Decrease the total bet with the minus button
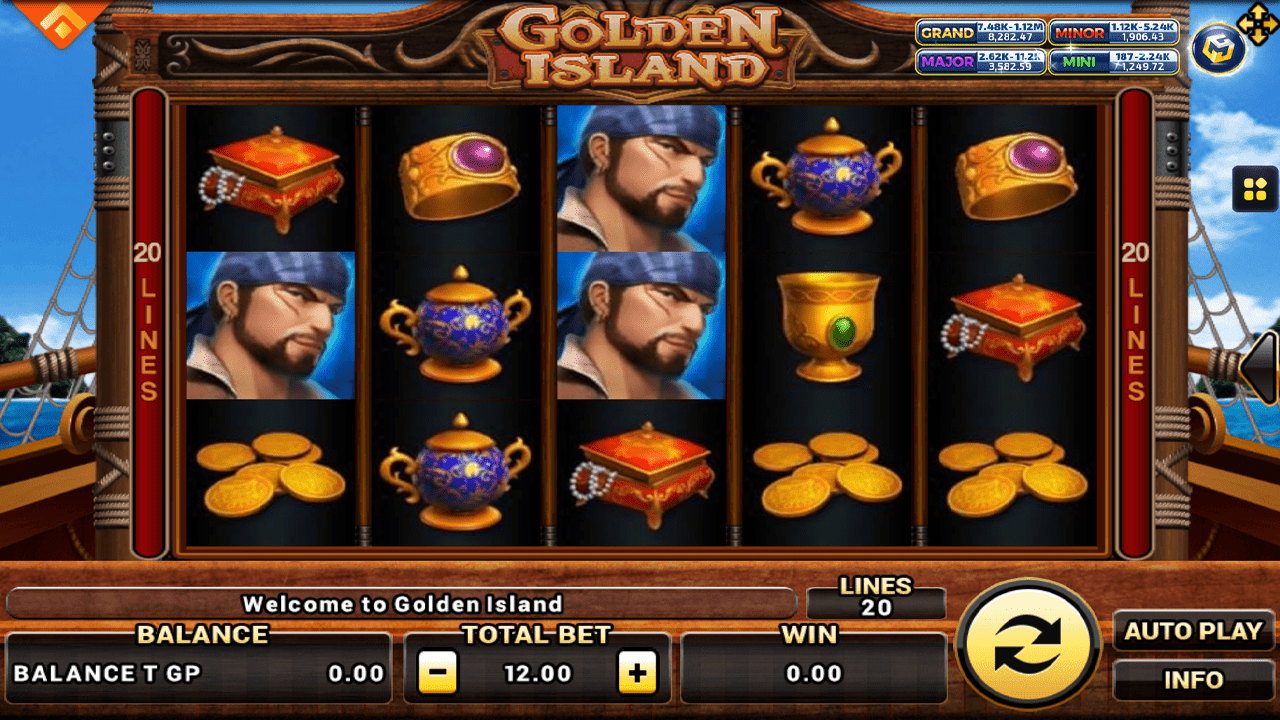Viewport: 1280px width, 720px height. 436,673
